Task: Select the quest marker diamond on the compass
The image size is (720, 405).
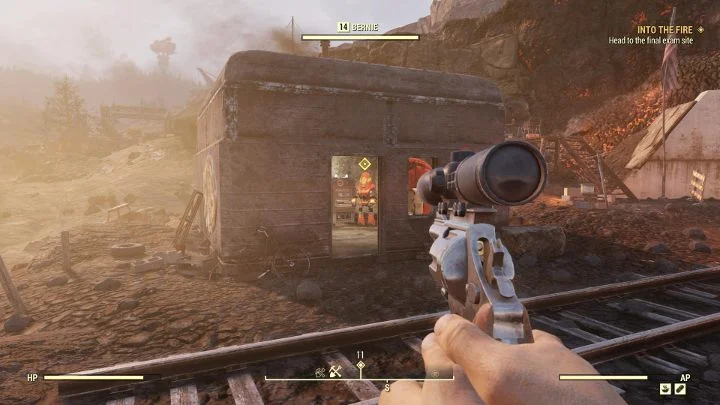Action: click(360, 367)
